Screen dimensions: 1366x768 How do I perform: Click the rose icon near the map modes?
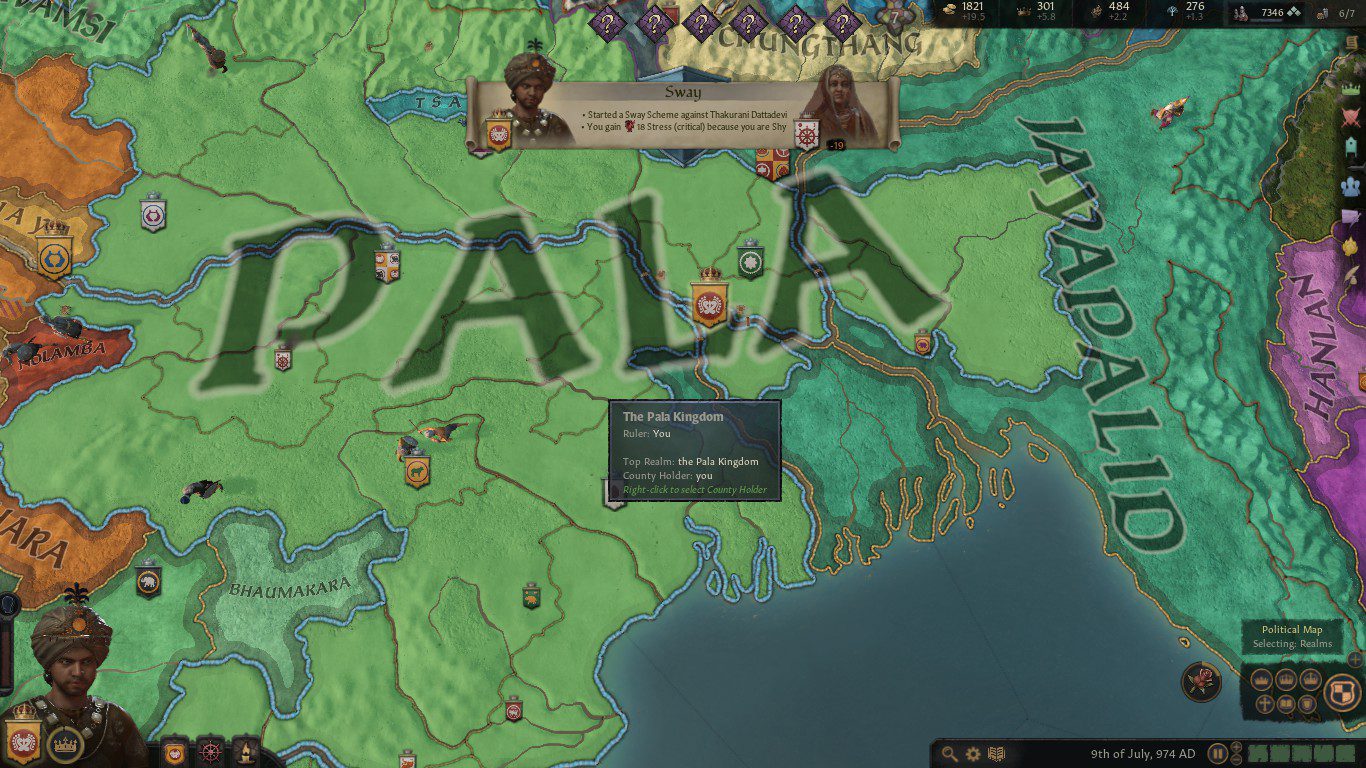click(1201, 682)
